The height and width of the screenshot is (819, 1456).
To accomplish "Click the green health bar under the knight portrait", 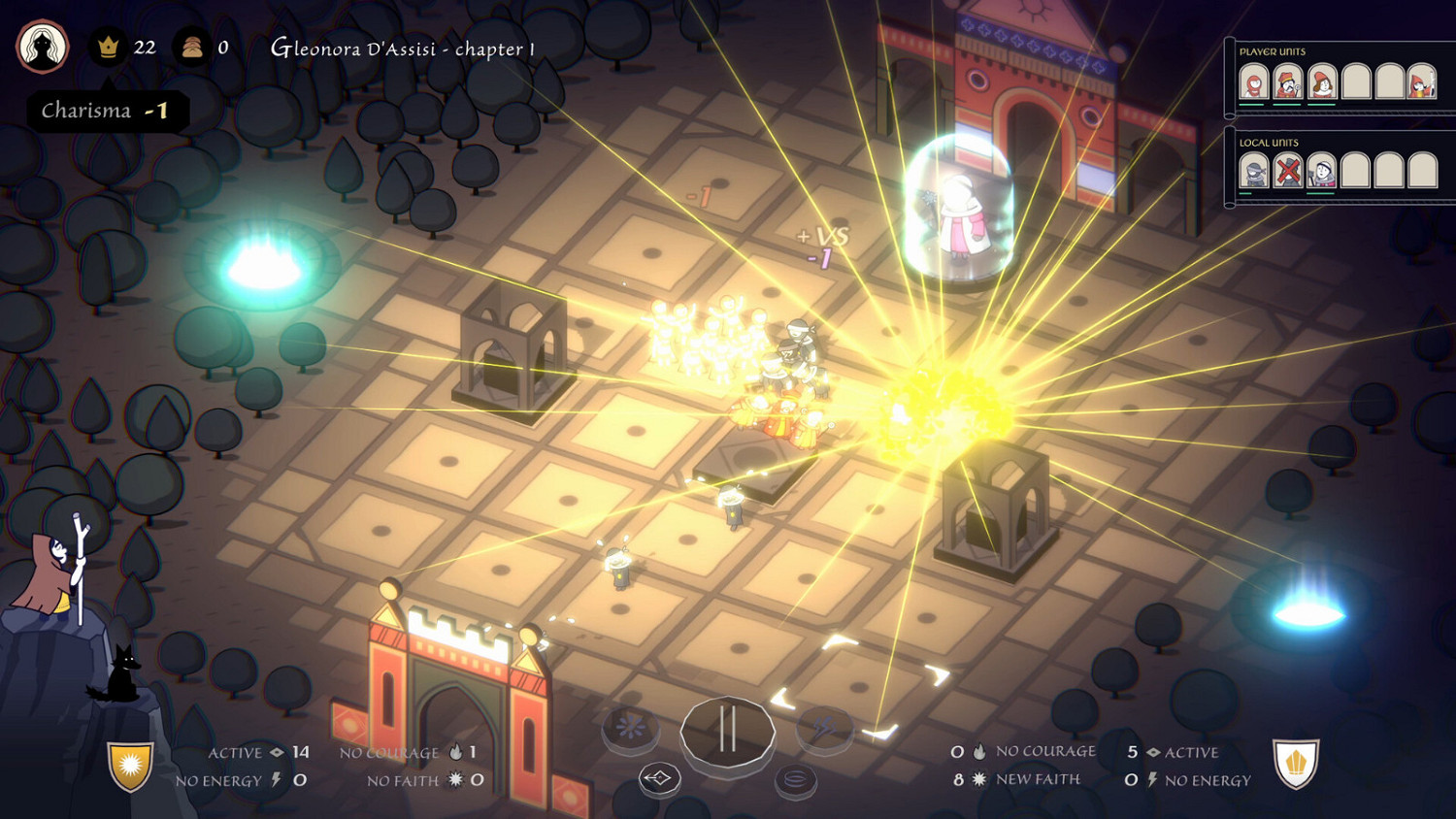I will click(x=1245, y=192).
